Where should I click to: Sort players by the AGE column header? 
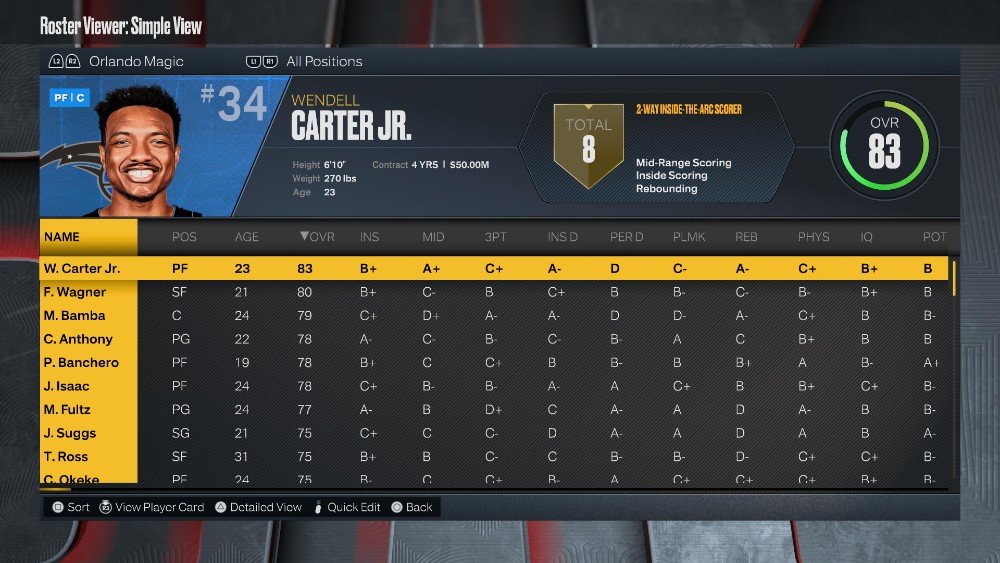pyautogui.click(x=246, y=237)
